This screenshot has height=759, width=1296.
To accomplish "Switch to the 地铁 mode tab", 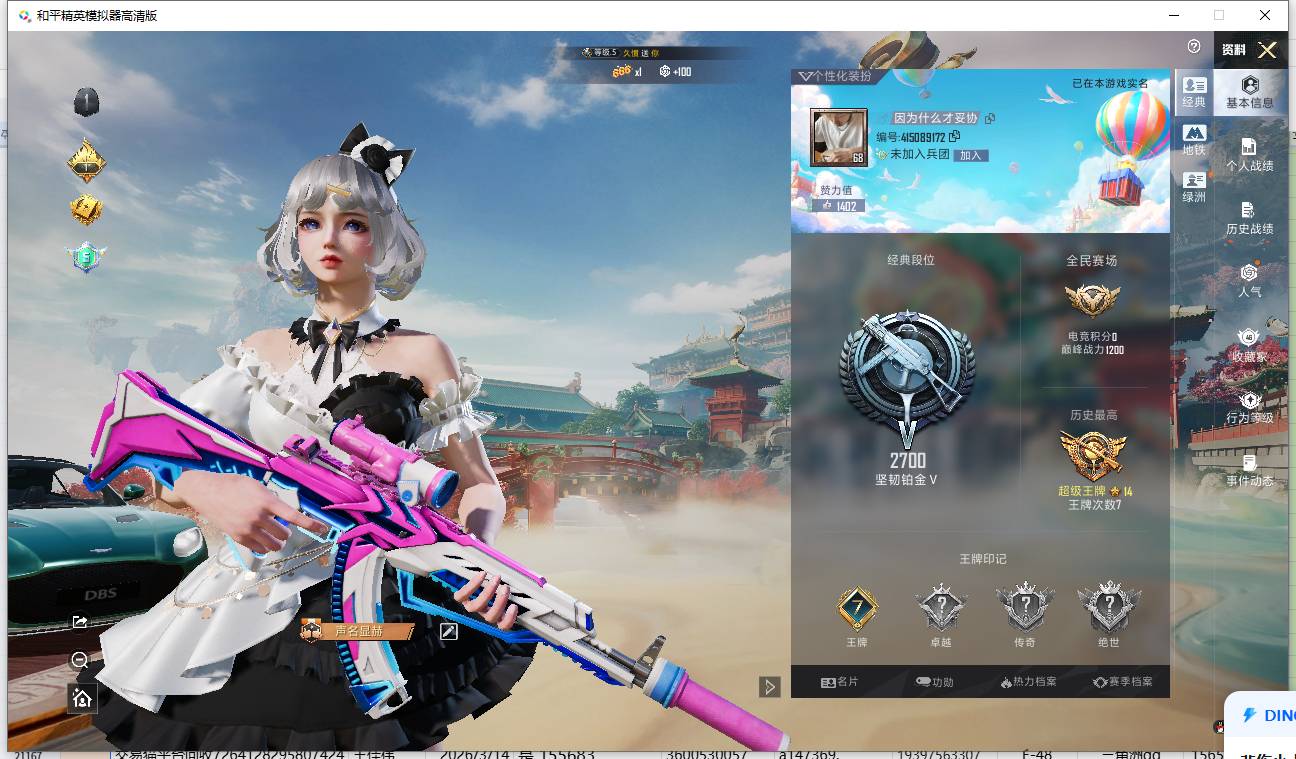I will pos(1194,139).
